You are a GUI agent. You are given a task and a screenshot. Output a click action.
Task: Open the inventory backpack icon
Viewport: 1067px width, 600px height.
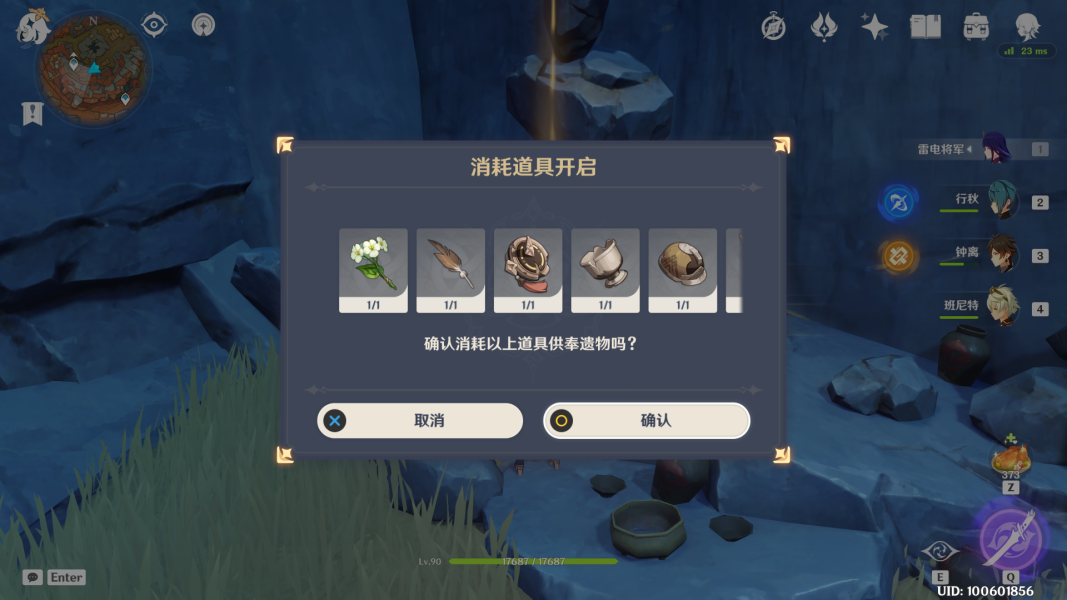976,27
